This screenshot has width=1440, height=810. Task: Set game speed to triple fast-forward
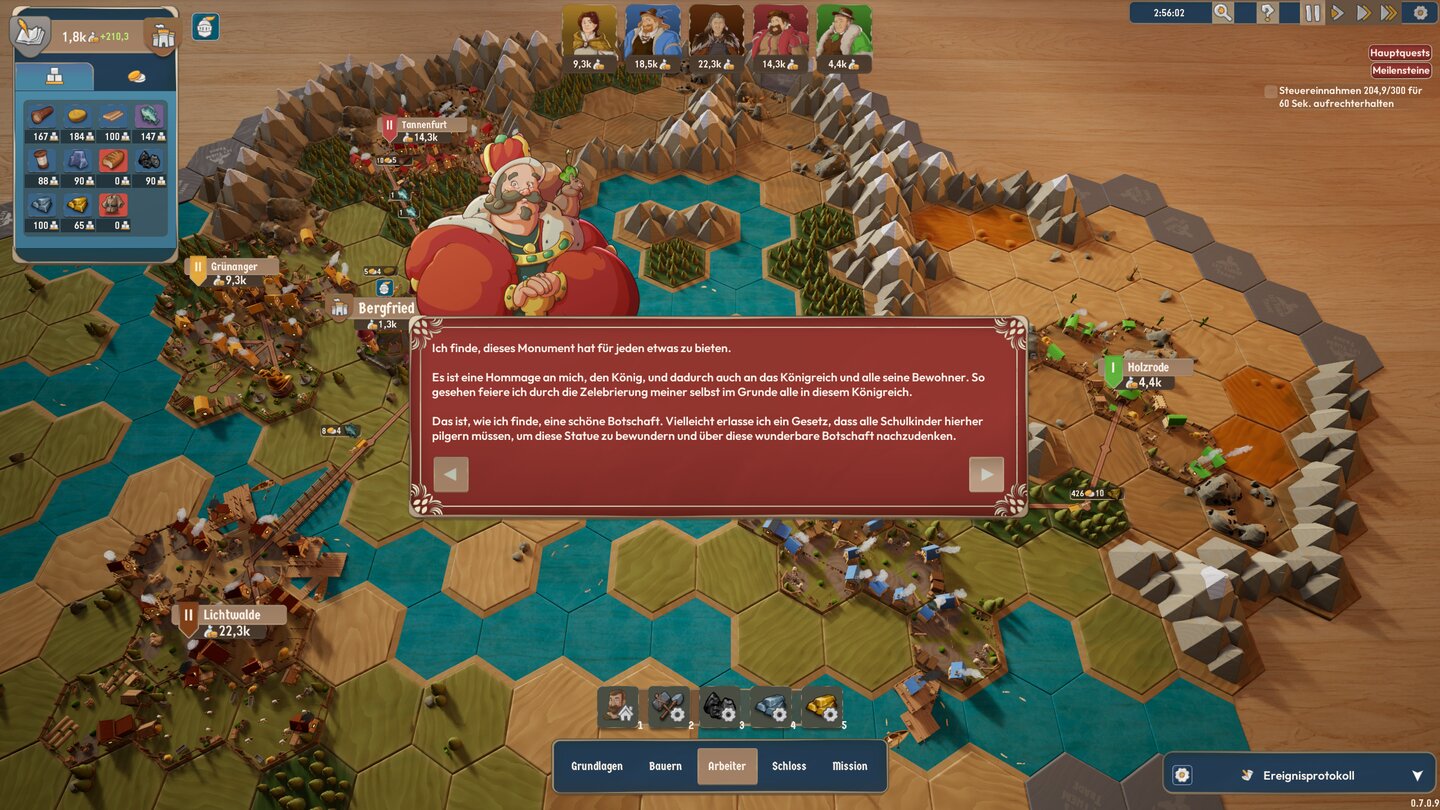[1389, 13]
